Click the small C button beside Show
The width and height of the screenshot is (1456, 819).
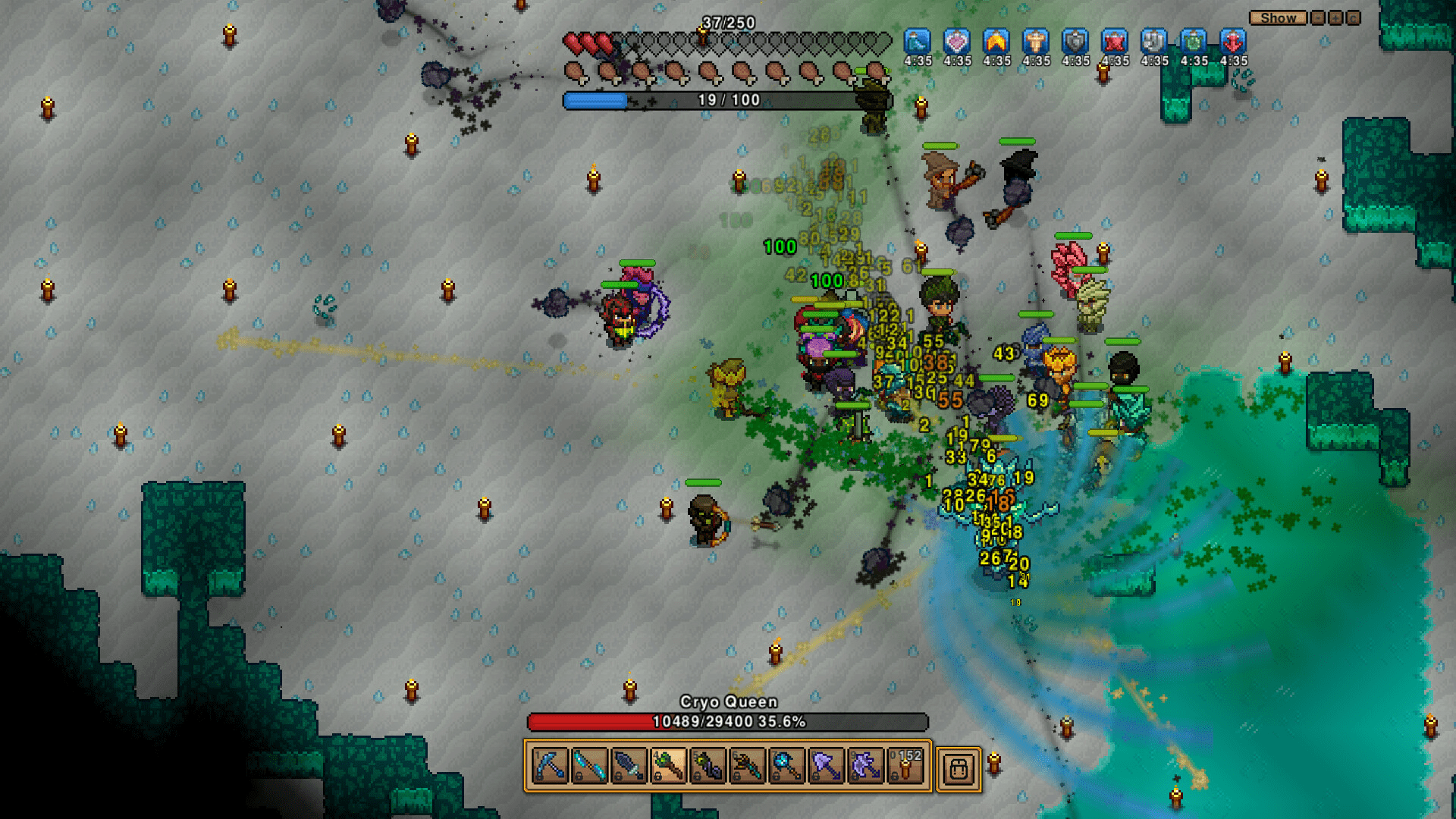1354,17
